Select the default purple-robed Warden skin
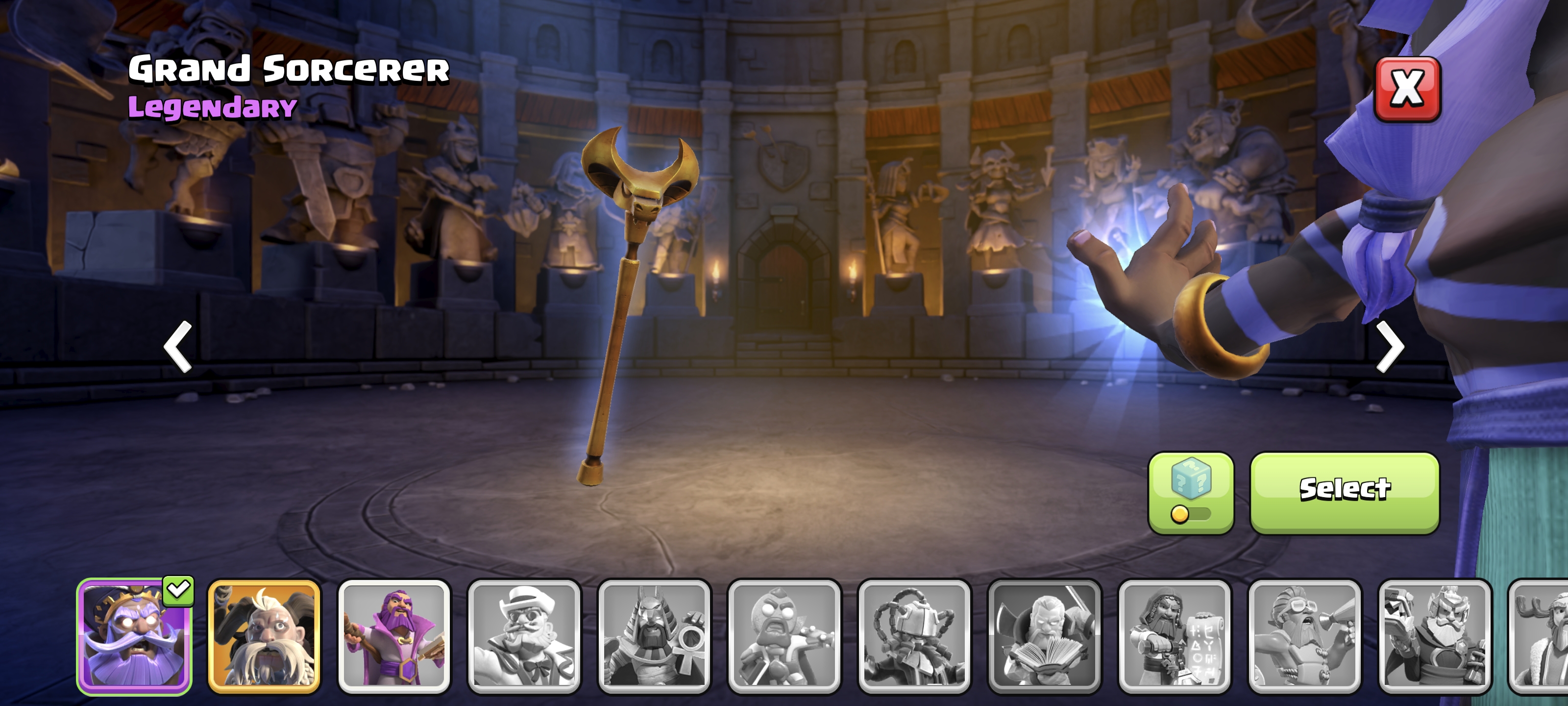This screenshot has height=706, width=1568. point(394,636)
